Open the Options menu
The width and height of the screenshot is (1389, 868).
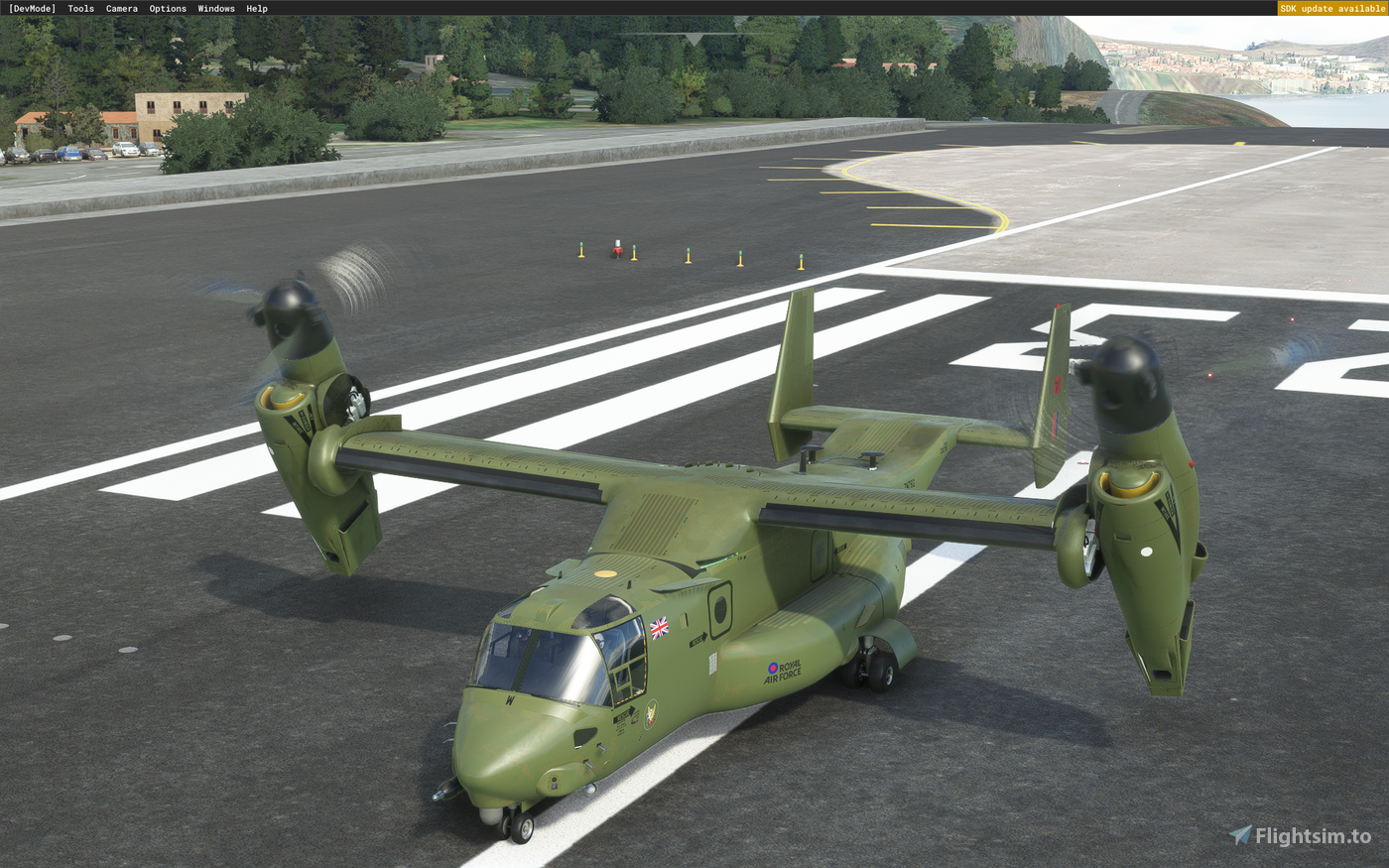tap(167, 8)
